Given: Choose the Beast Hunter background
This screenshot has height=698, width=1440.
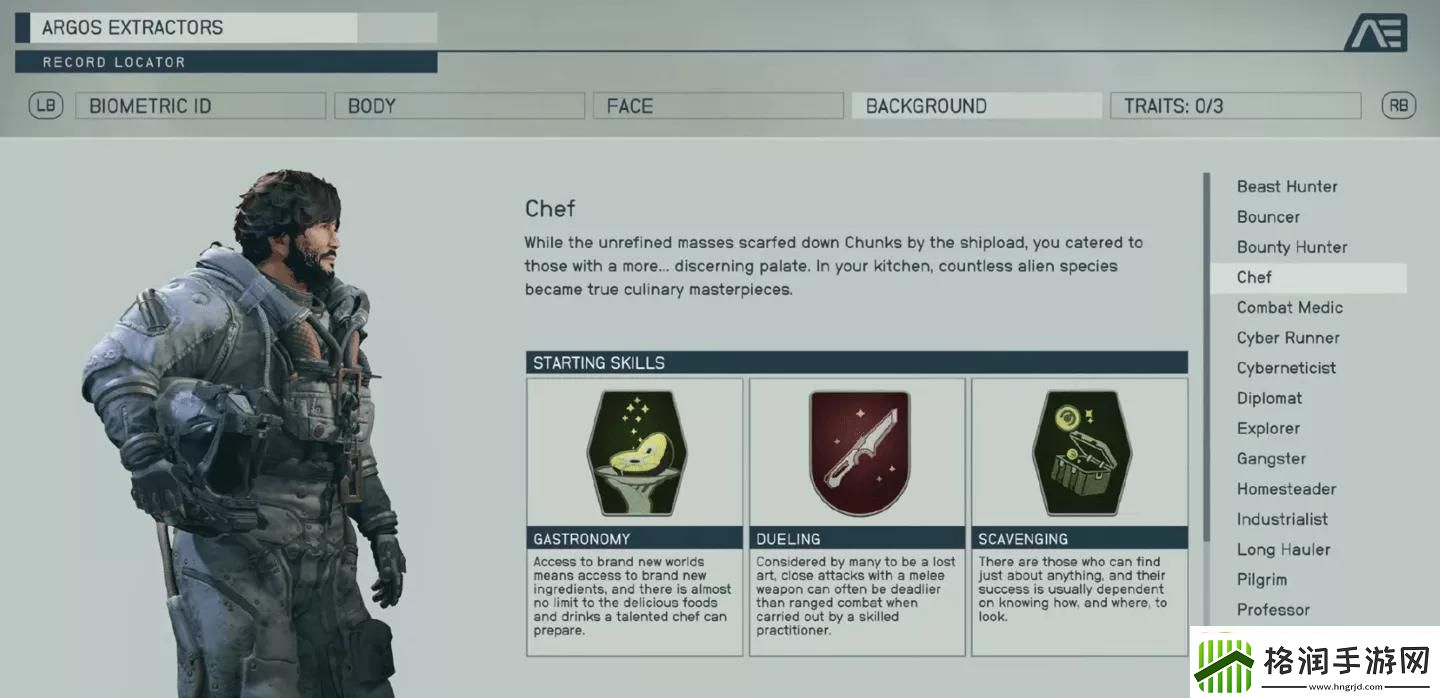Looking at the screenshot, I should [x=1287, y=187].
